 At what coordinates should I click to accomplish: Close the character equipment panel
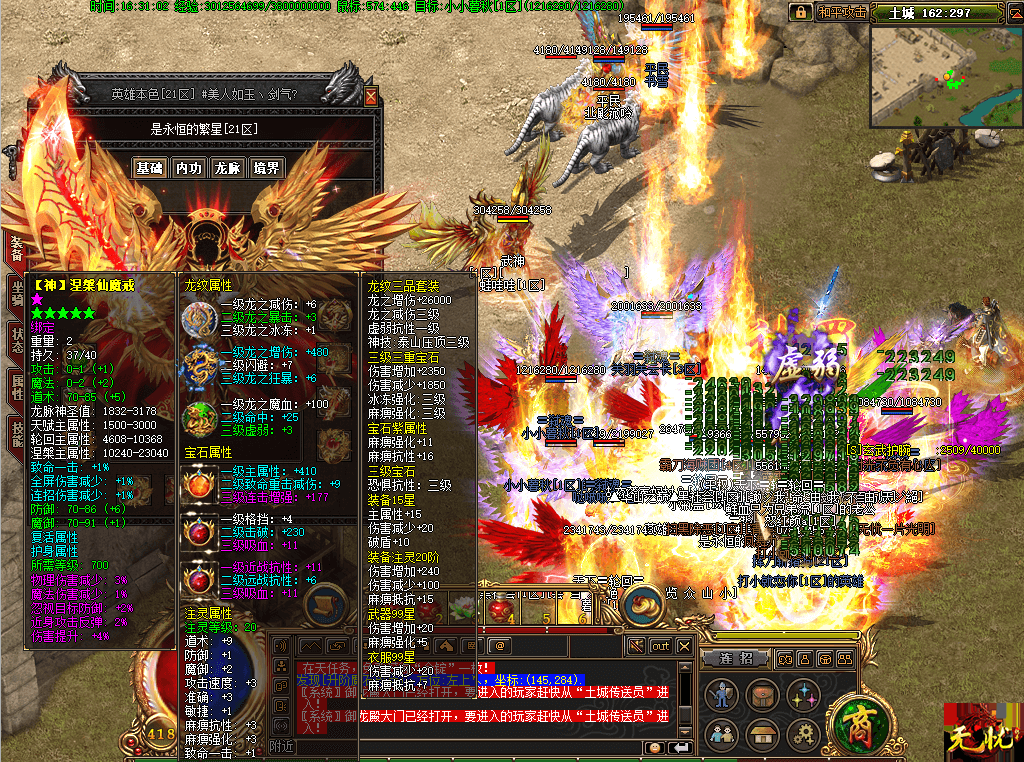(x=371, y=96)
